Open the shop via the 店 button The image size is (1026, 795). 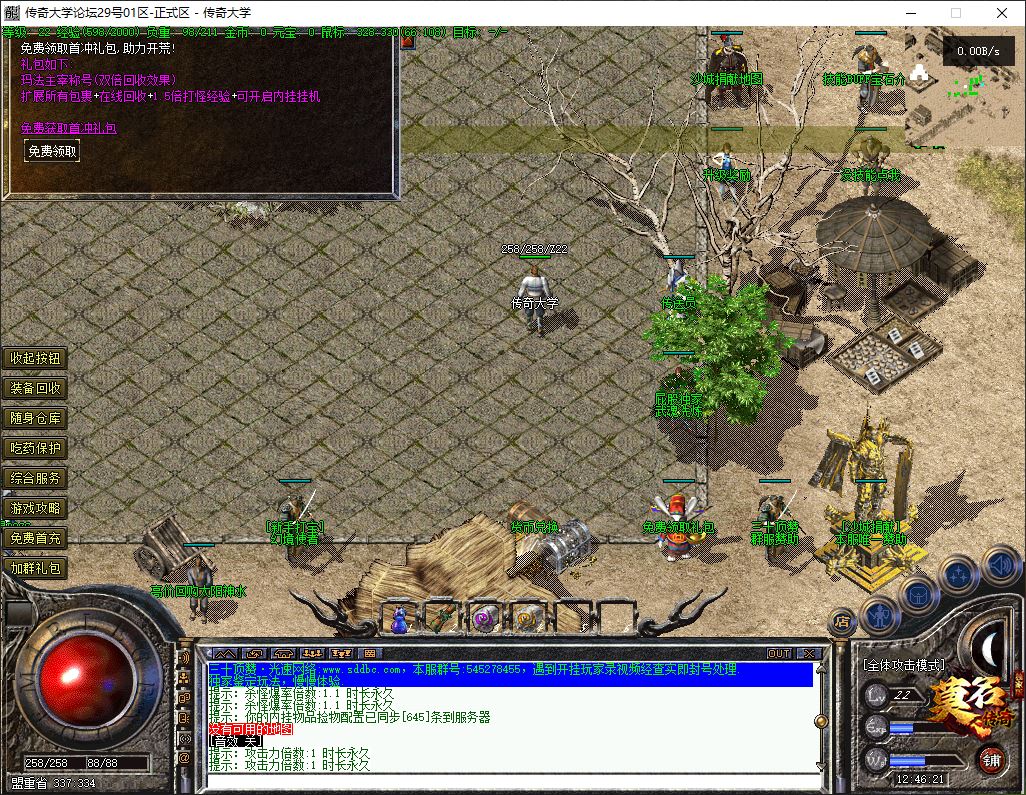pos(842,620)
